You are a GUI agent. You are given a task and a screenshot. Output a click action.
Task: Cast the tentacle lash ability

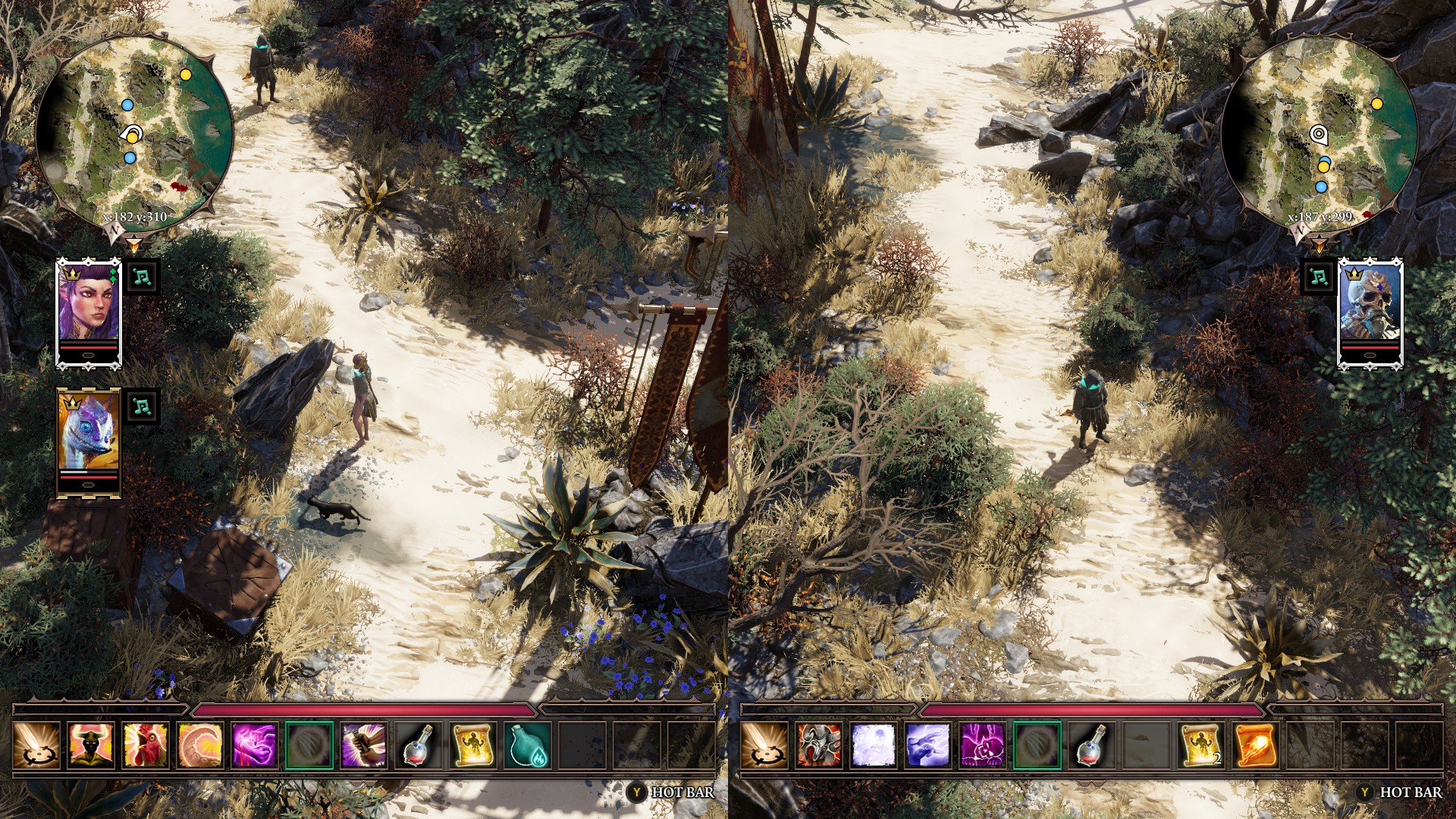pos(200,745)
